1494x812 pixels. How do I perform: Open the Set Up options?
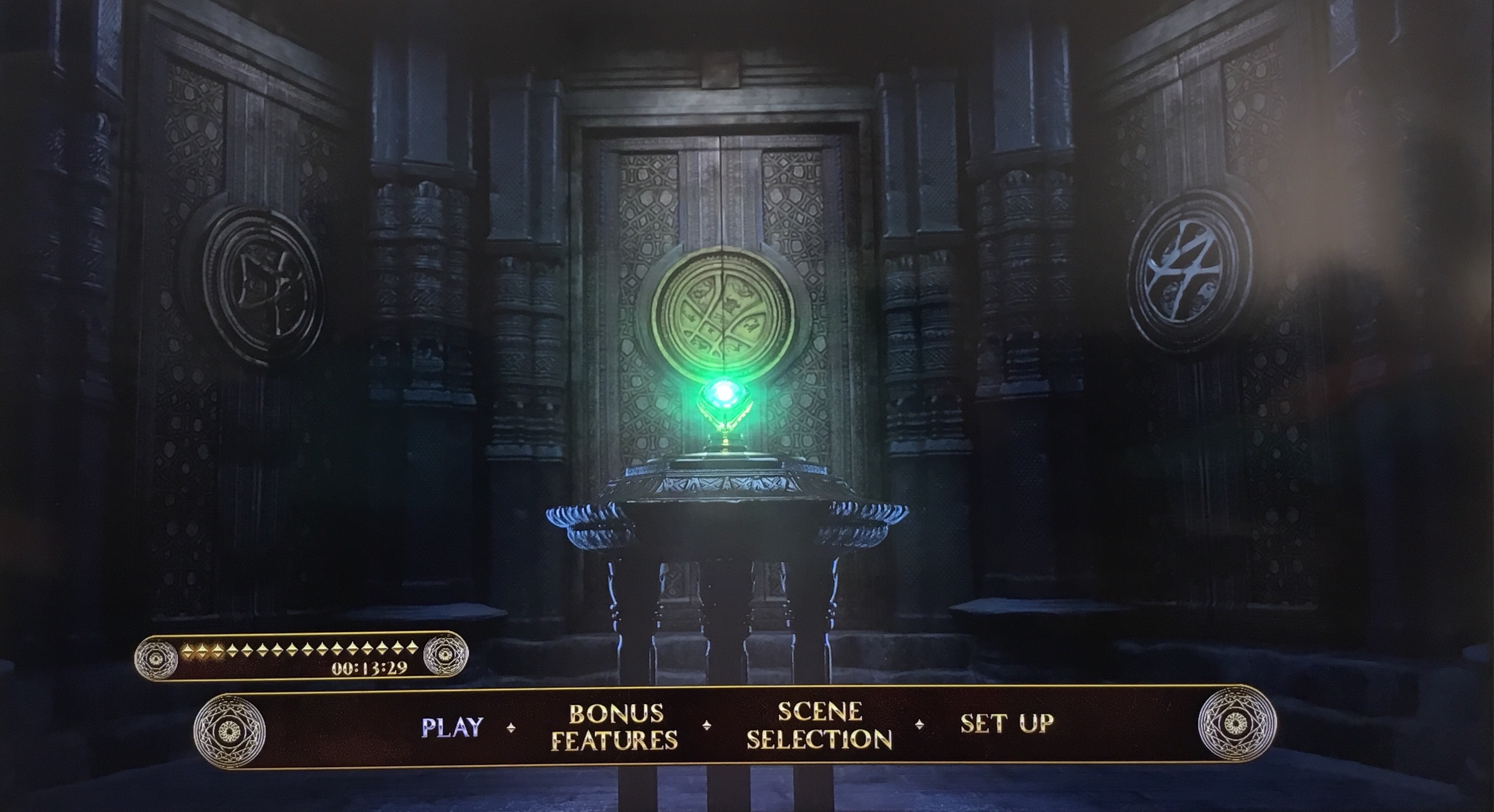point(1007,723)
